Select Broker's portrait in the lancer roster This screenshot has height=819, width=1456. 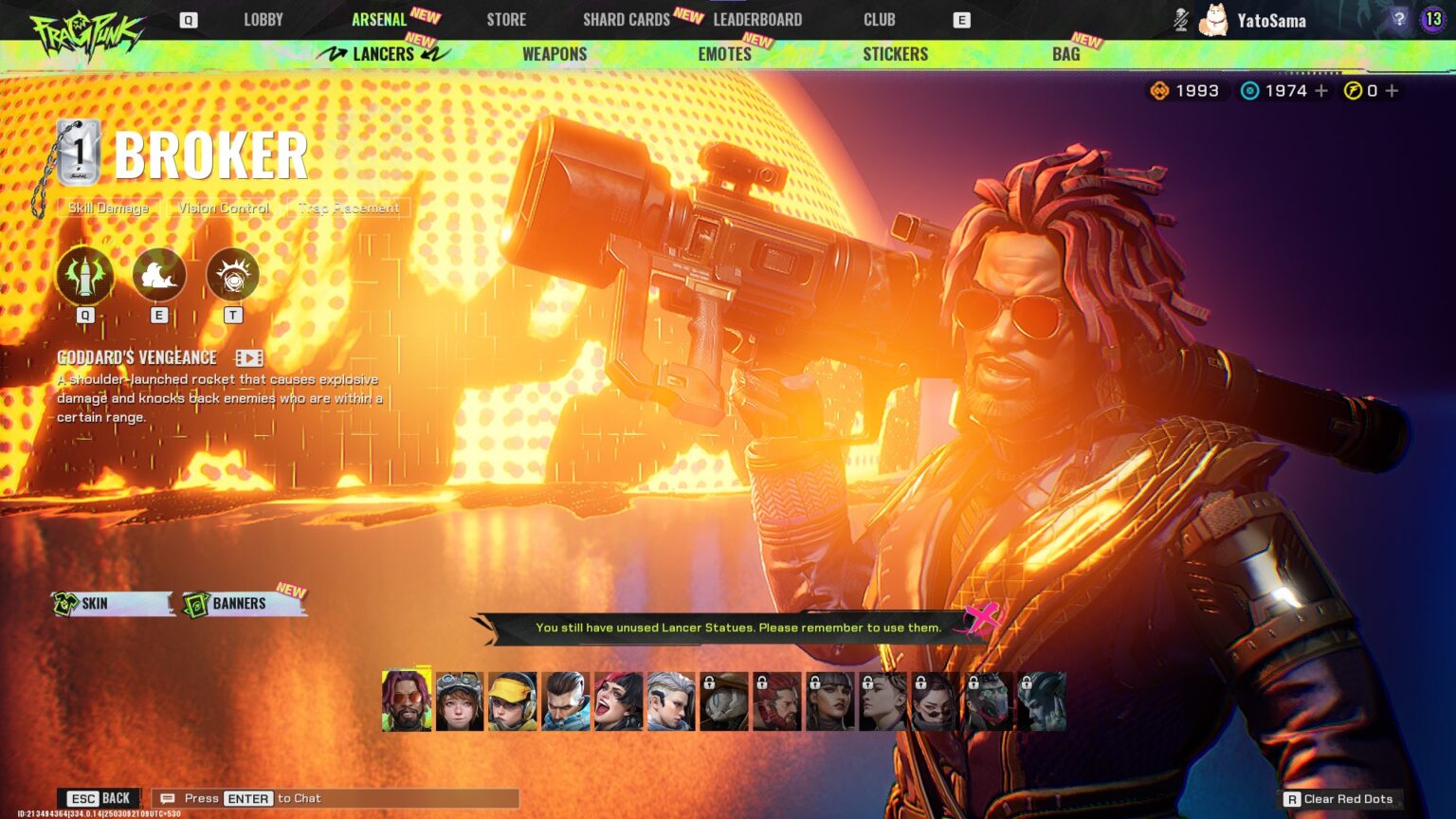[x=406, y=701]
